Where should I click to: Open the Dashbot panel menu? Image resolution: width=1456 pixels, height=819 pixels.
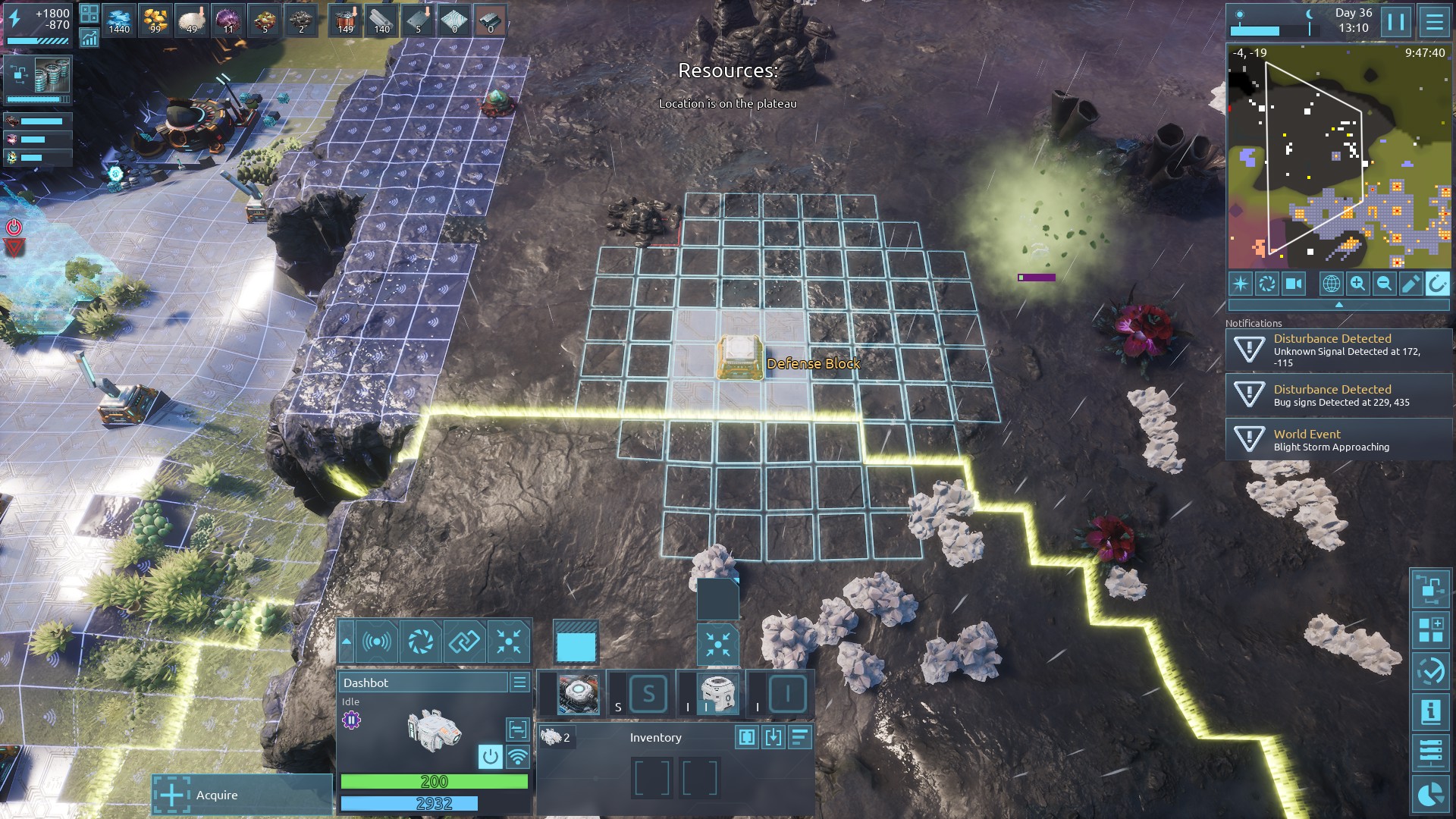coord(519,682)
